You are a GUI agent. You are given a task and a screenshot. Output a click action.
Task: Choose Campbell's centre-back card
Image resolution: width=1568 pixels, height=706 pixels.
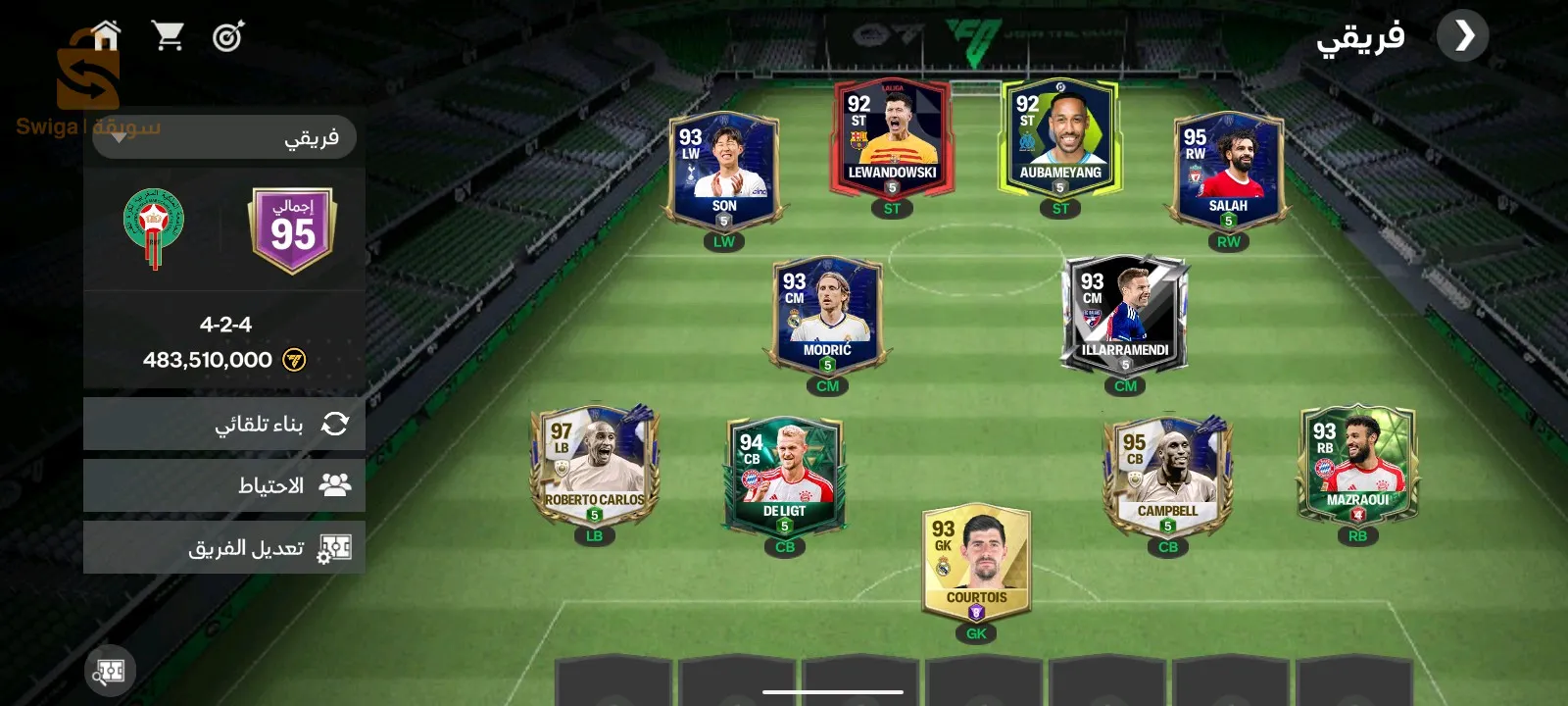[1167, 477]
